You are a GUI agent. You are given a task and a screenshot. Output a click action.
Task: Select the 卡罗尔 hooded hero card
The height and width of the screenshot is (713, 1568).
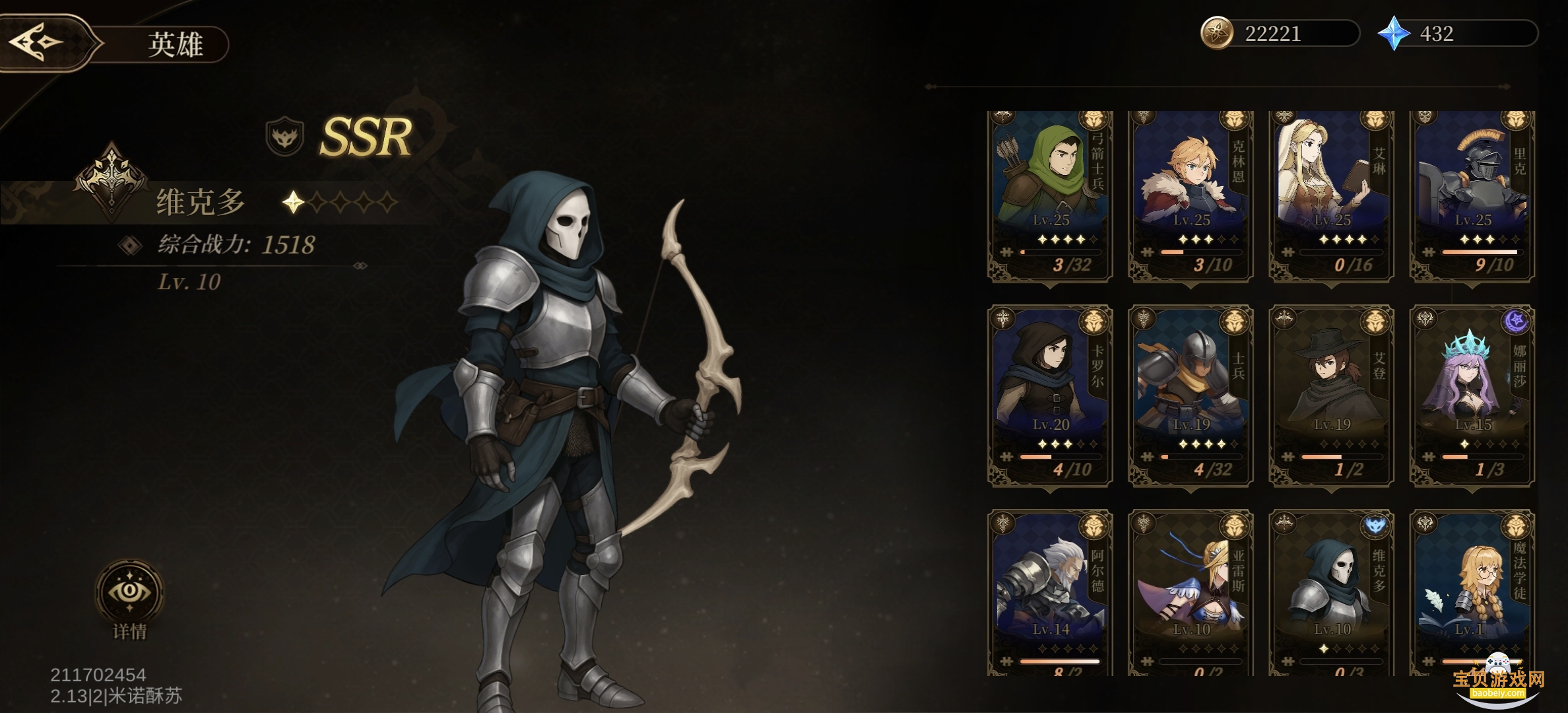(x=1050, y=396)
